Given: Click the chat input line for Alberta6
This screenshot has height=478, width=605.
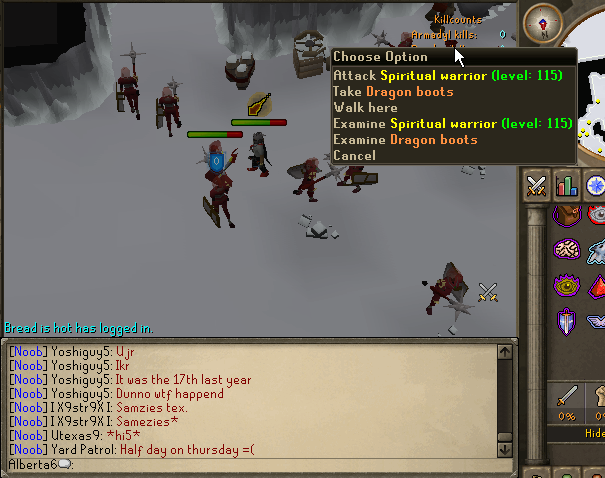Looking at the screenshot, I should click(x=250, y=465).
